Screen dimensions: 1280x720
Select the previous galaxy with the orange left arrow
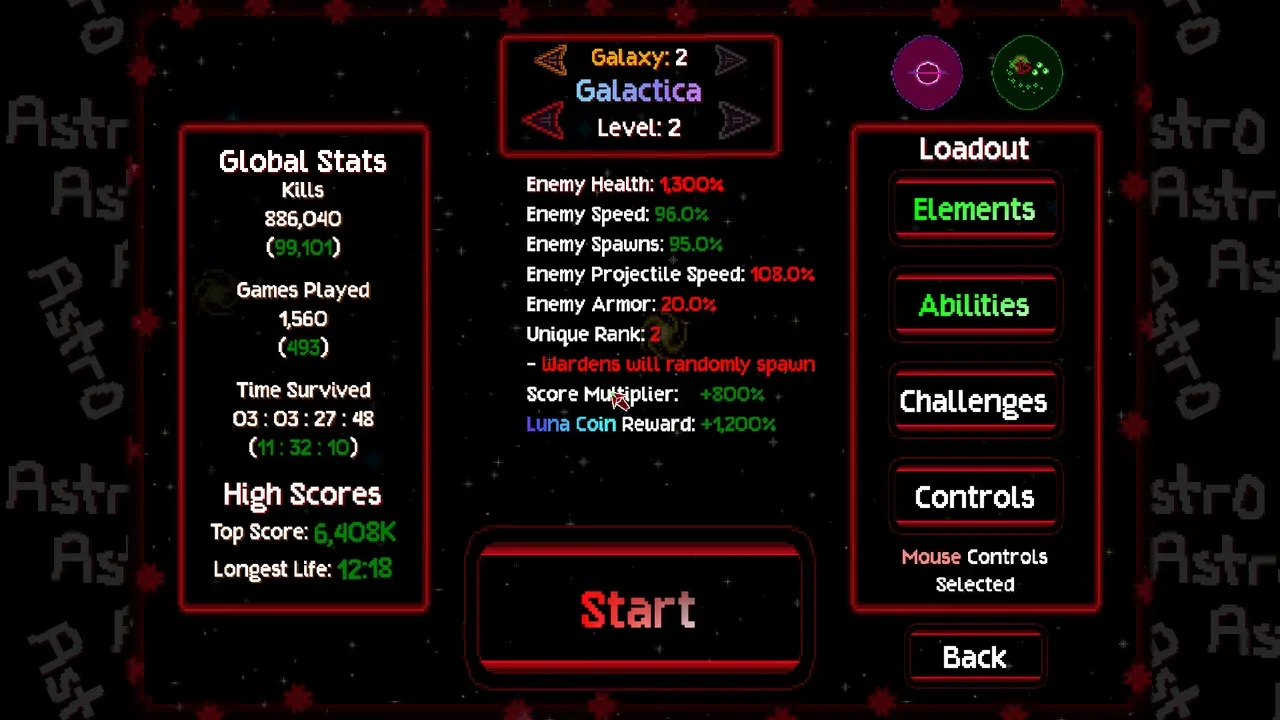click(x=550, y=59)
